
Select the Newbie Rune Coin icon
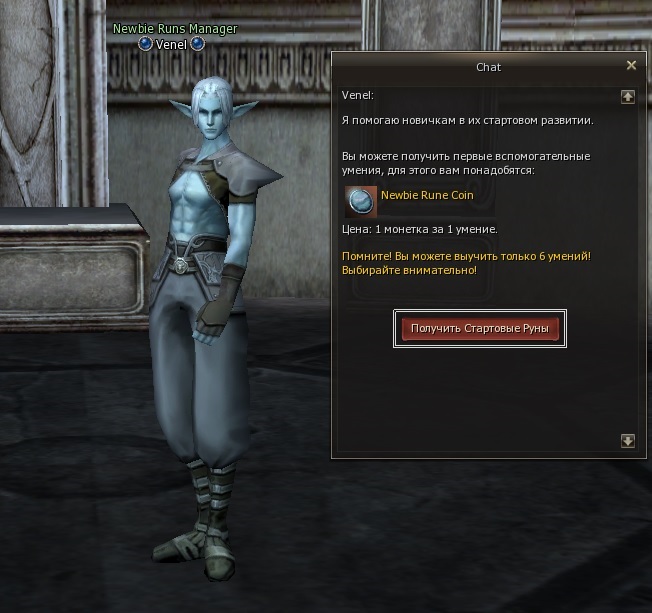coord(360,201)
